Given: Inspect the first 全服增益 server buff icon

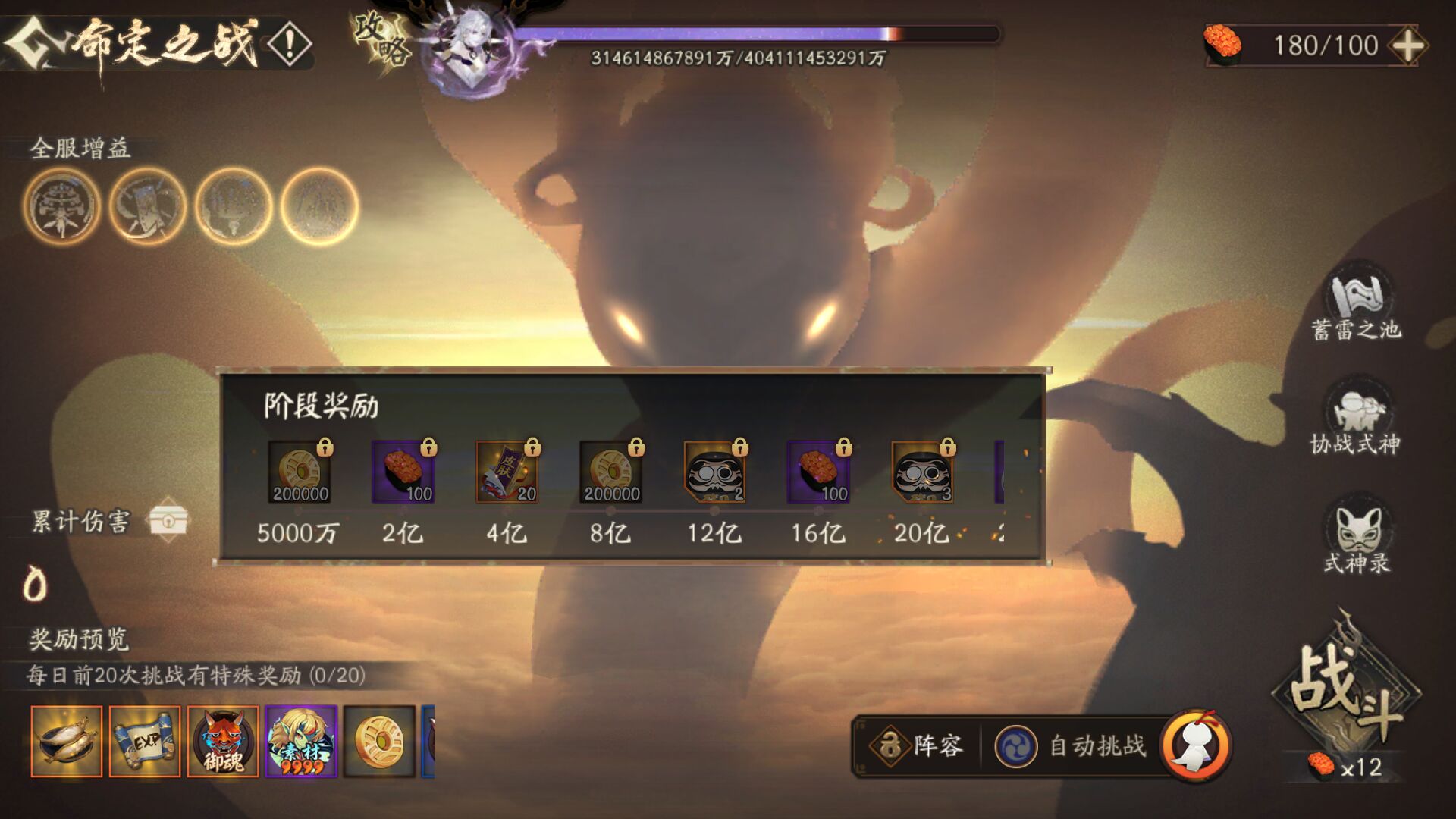Looking at the screenshot, I should 61,206.
